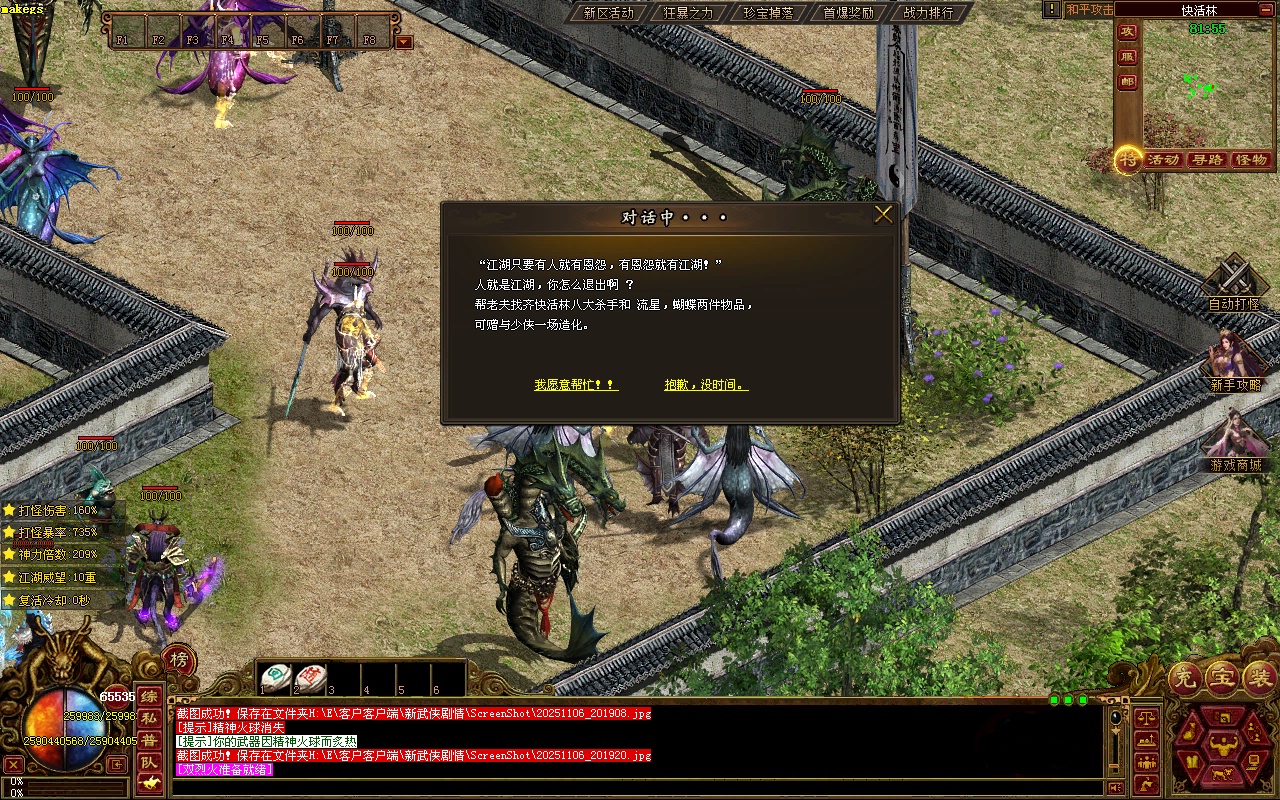Image resolution: width=1280 pixels, height=800 pixels.
Task: Click the 寻路 pathfinding button
Action: tap(1207, 160)
